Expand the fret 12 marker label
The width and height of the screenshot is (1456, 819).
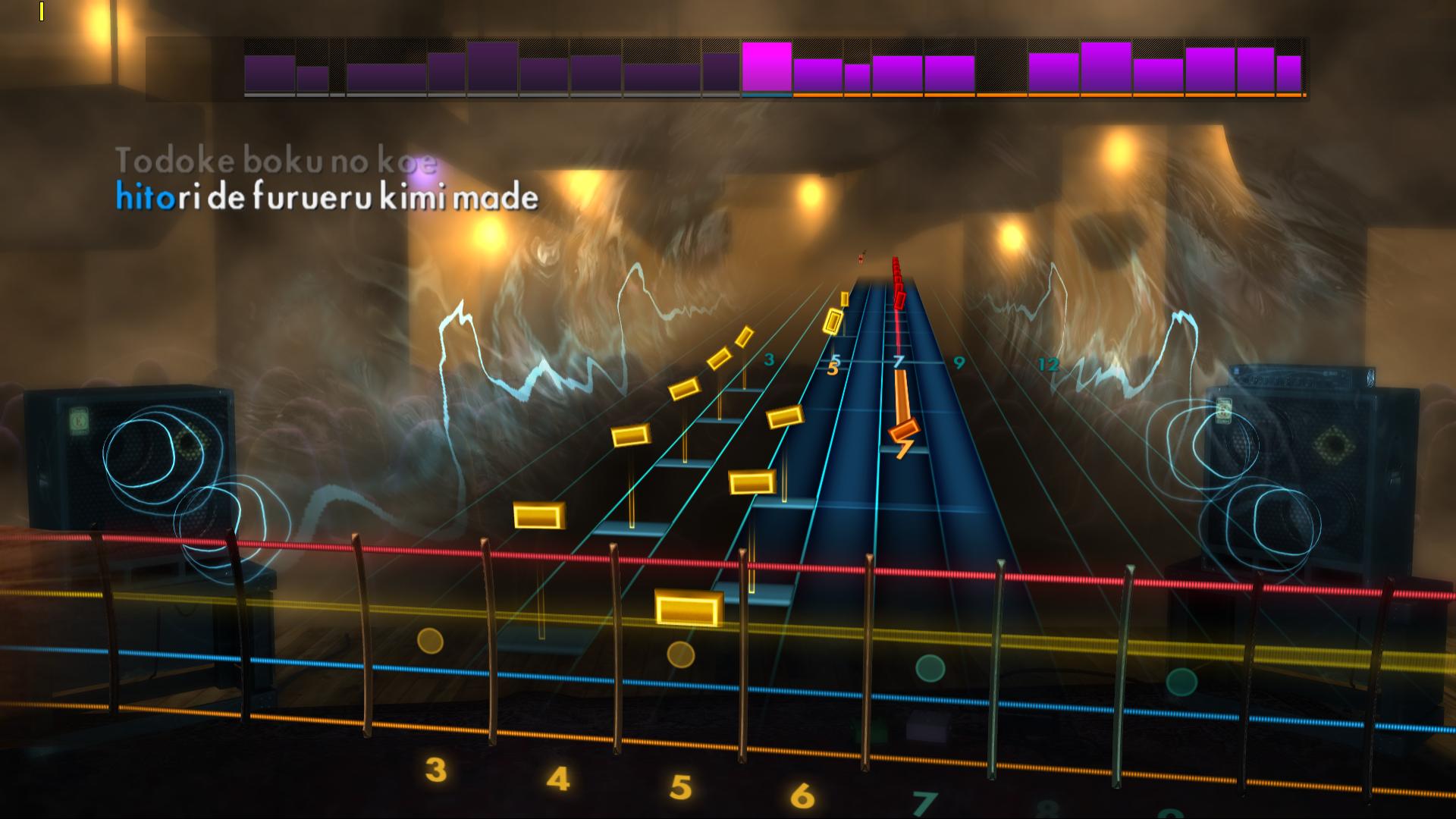1048,365
